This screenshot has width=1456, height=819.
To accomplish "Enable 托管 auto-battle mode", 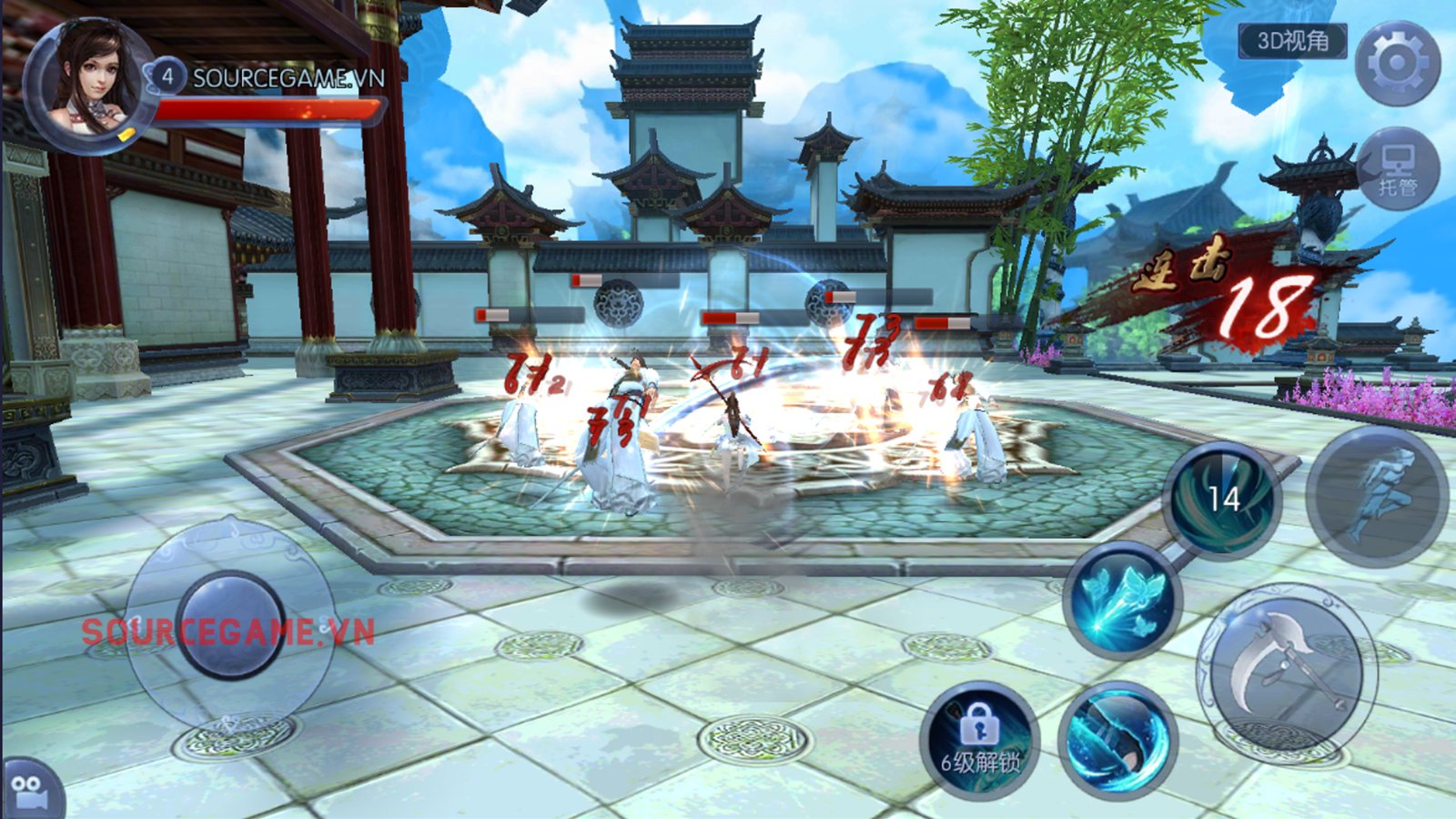I will tap(1398, 170).
